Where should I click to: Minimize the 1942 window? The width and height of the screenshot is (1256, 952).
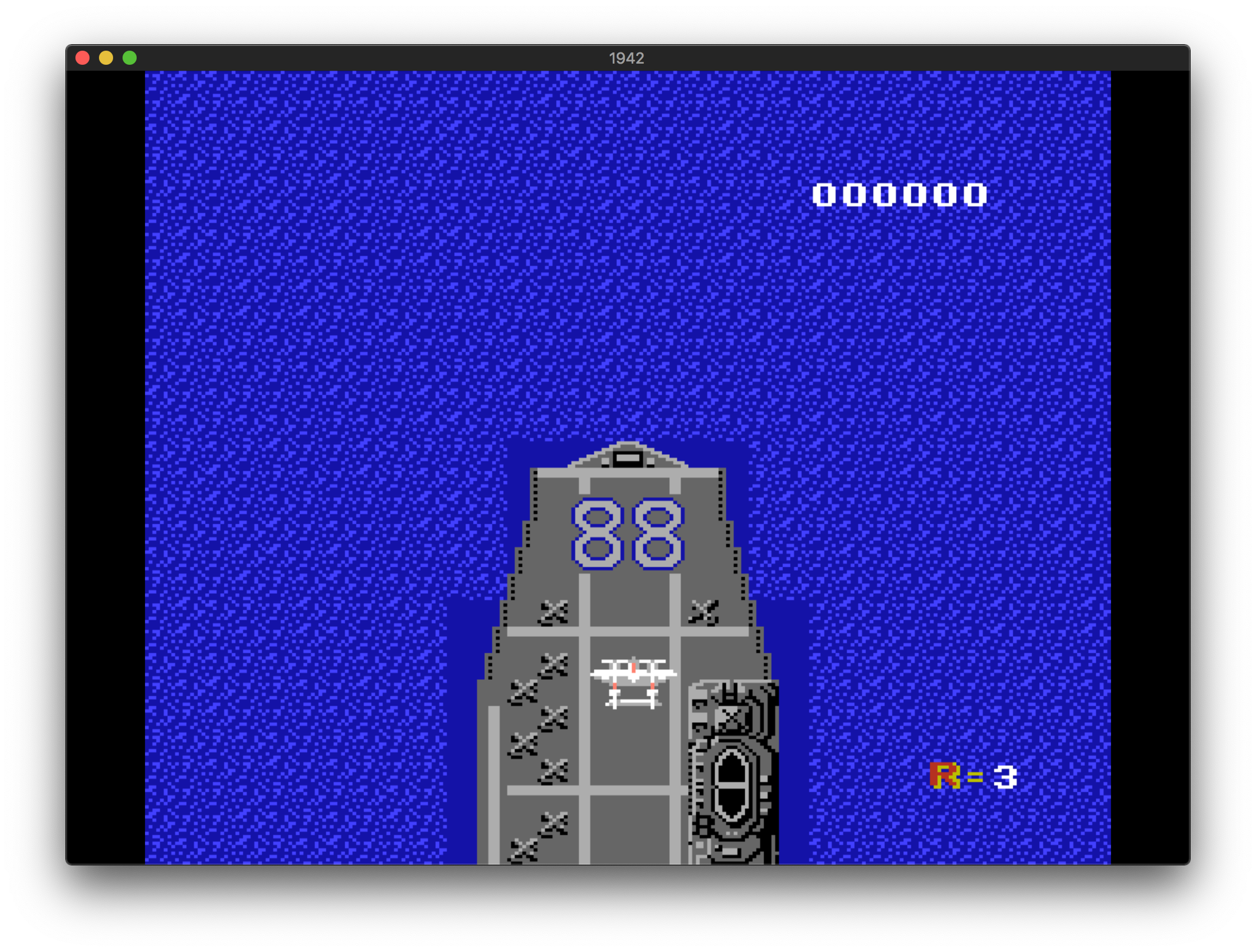coord(106,58)
